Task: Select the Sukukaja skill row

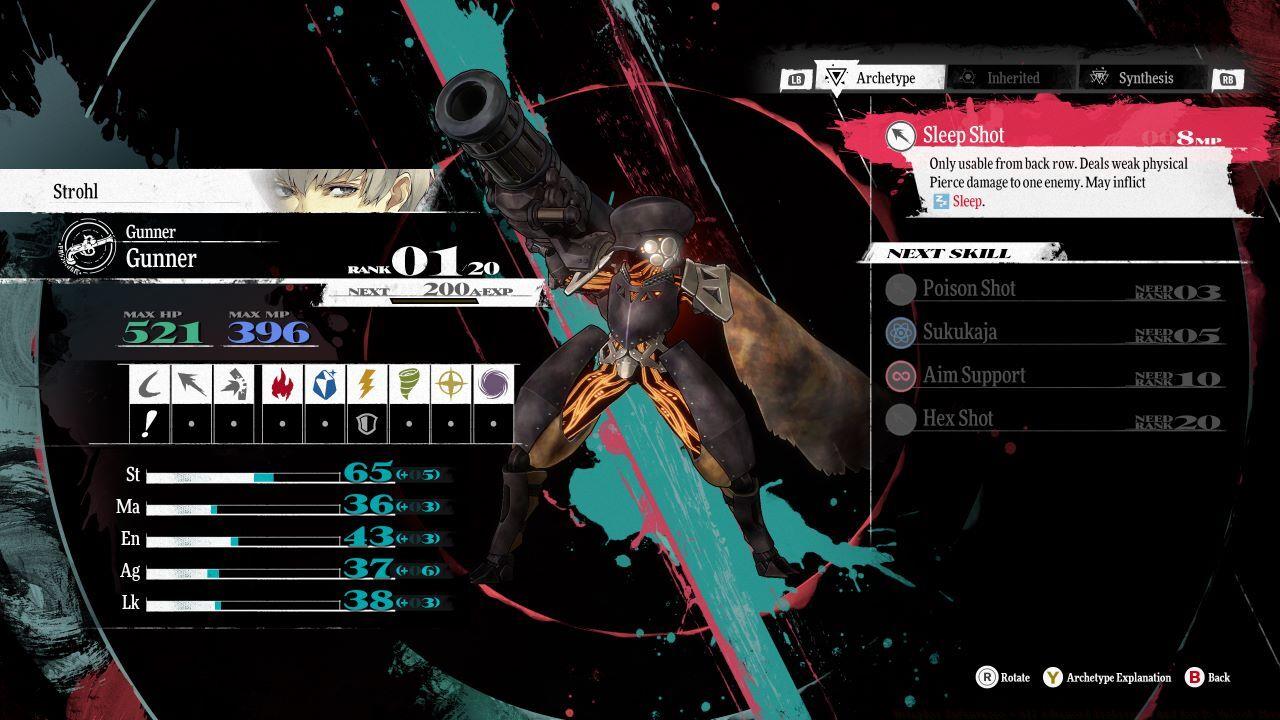Action: [1050, 332]
